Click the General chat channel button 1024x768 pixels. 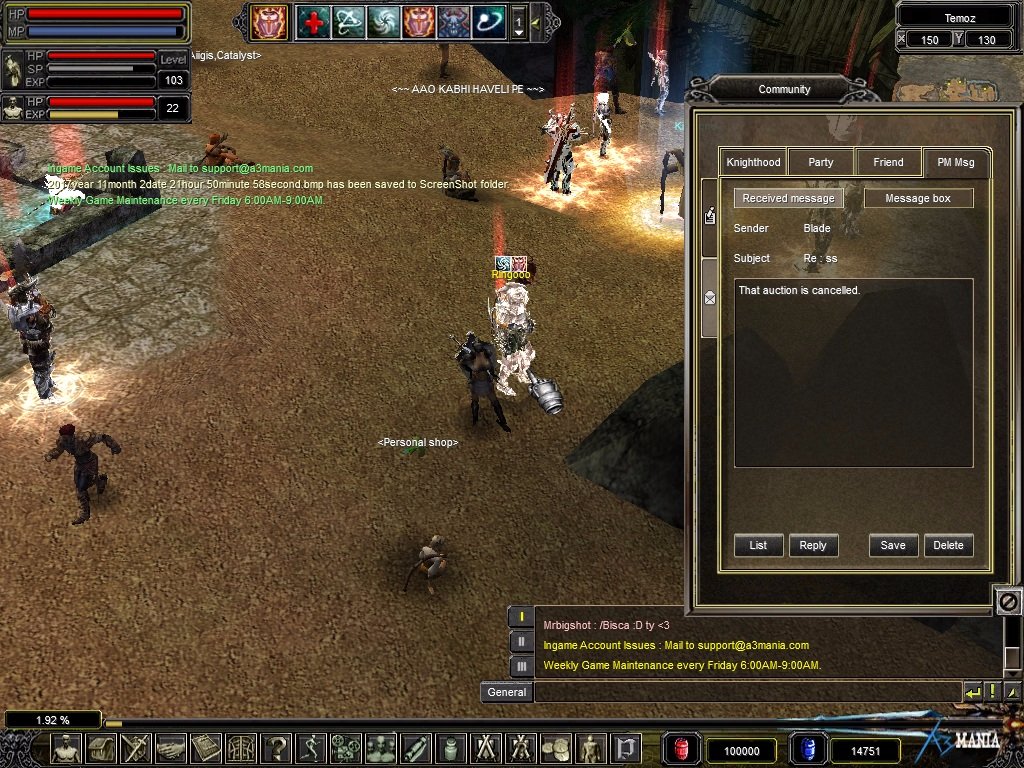506,692
